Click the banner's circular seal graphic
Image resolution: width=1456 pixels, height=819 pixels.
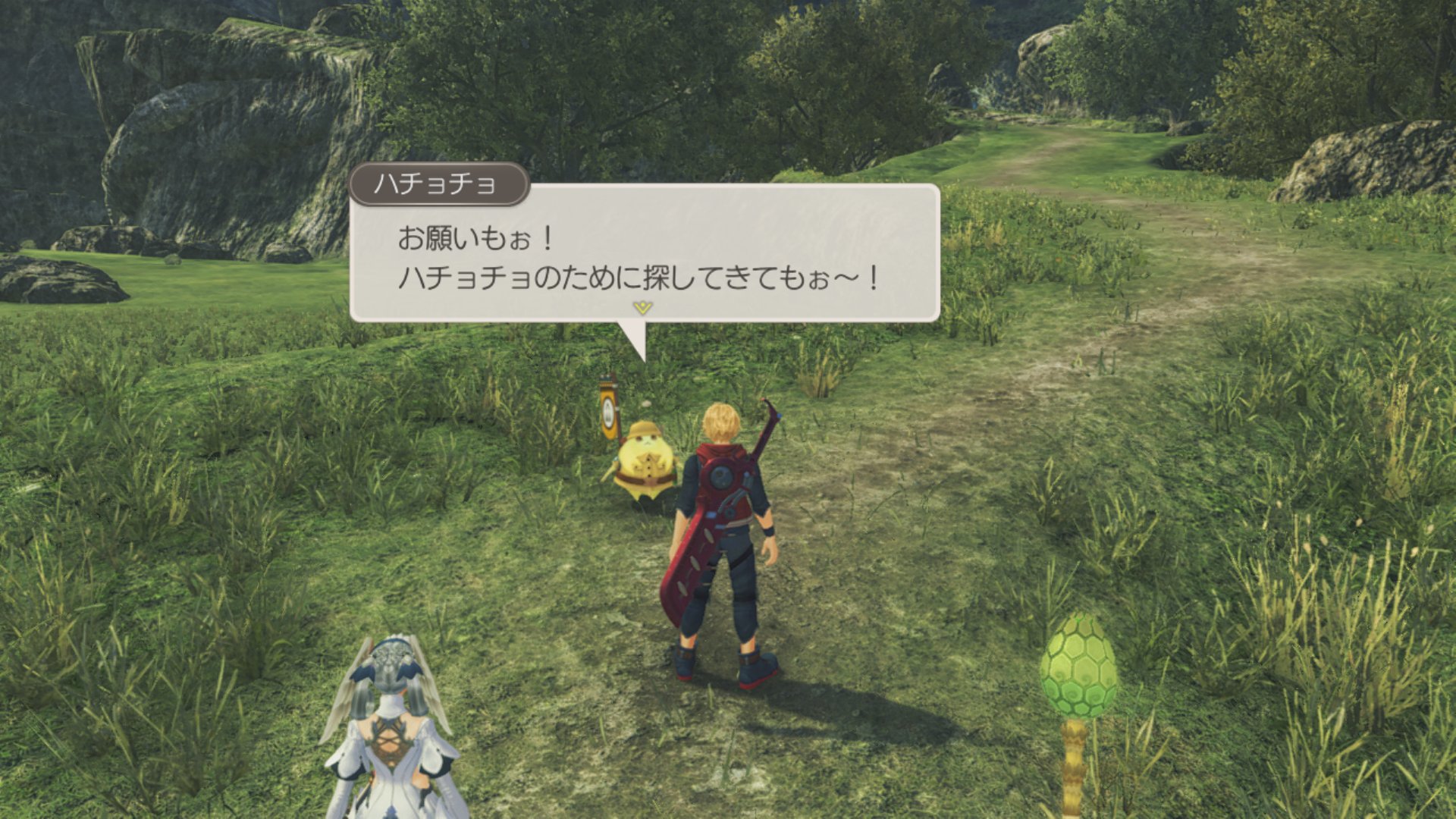pos(607,413)
